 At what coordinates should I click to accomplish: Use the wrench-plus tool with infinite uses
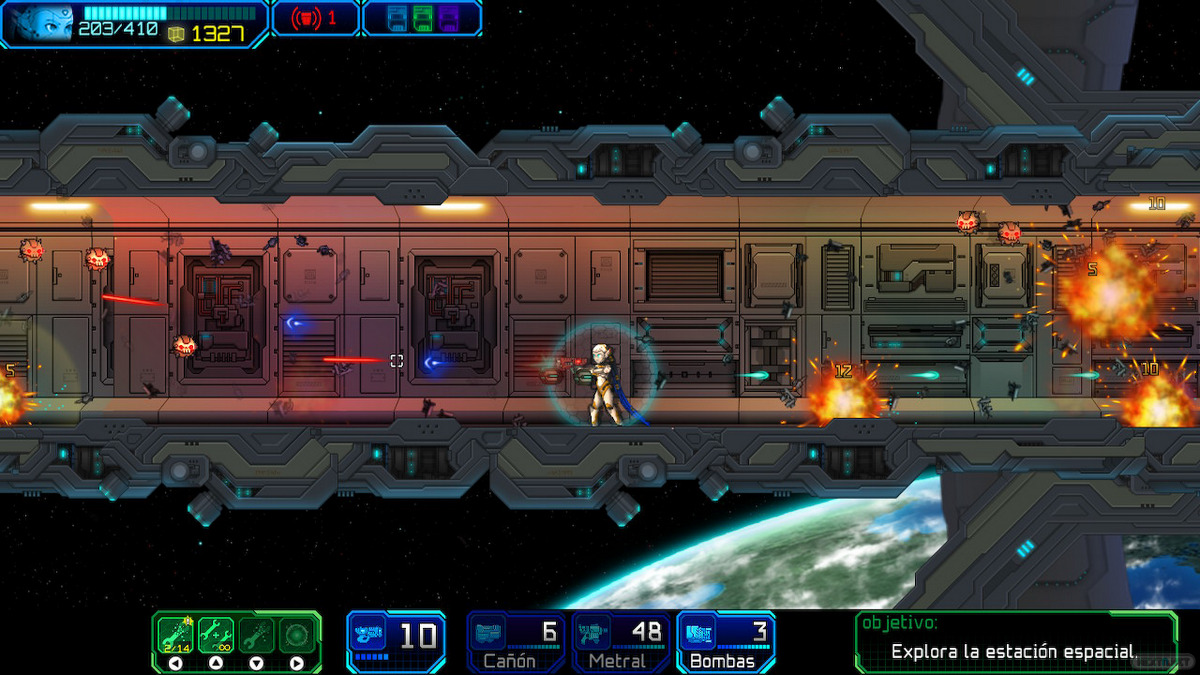tap(216, 634)
